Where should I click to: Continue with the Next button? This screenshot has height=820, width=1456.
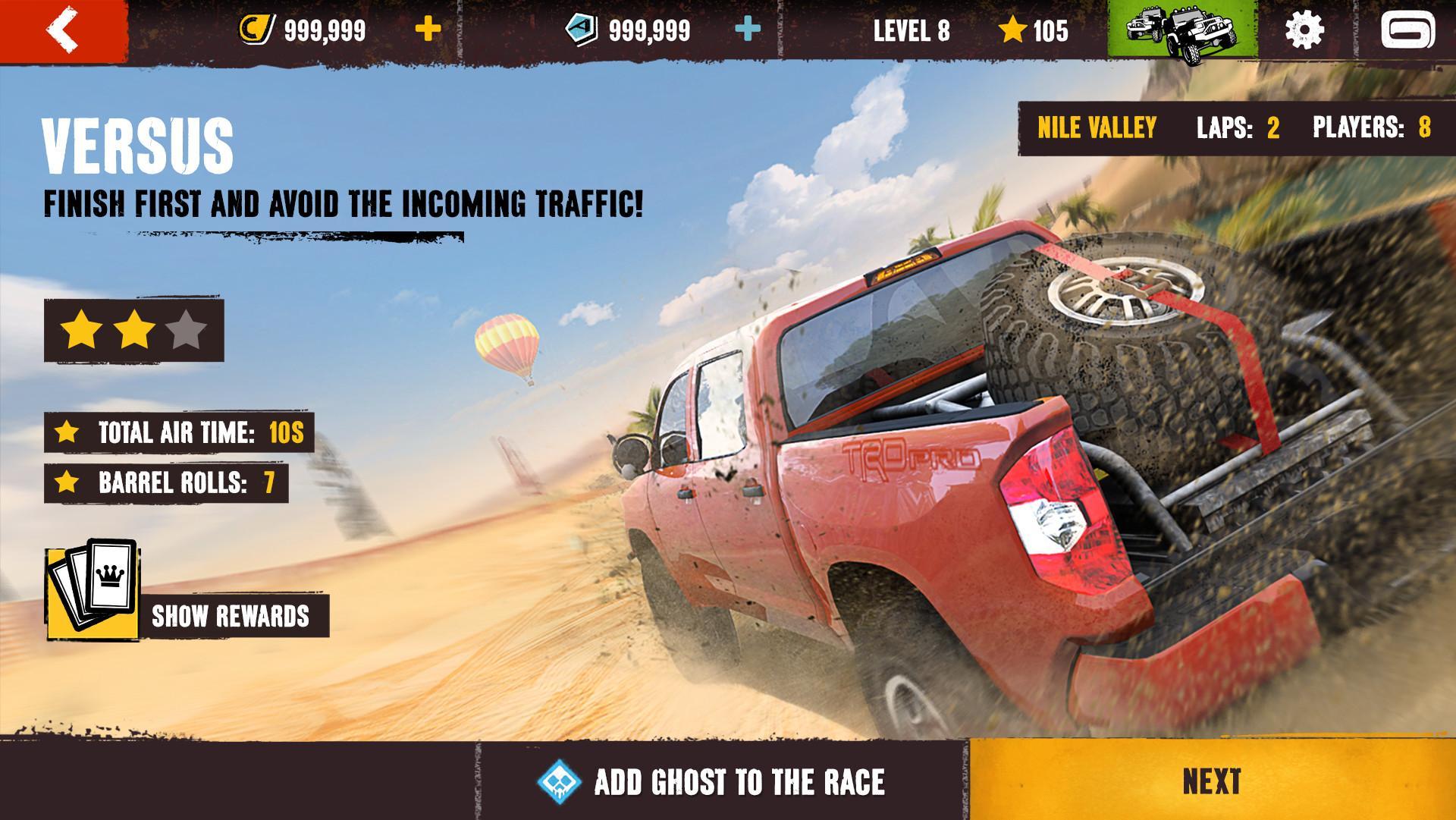pos(1212,782)
